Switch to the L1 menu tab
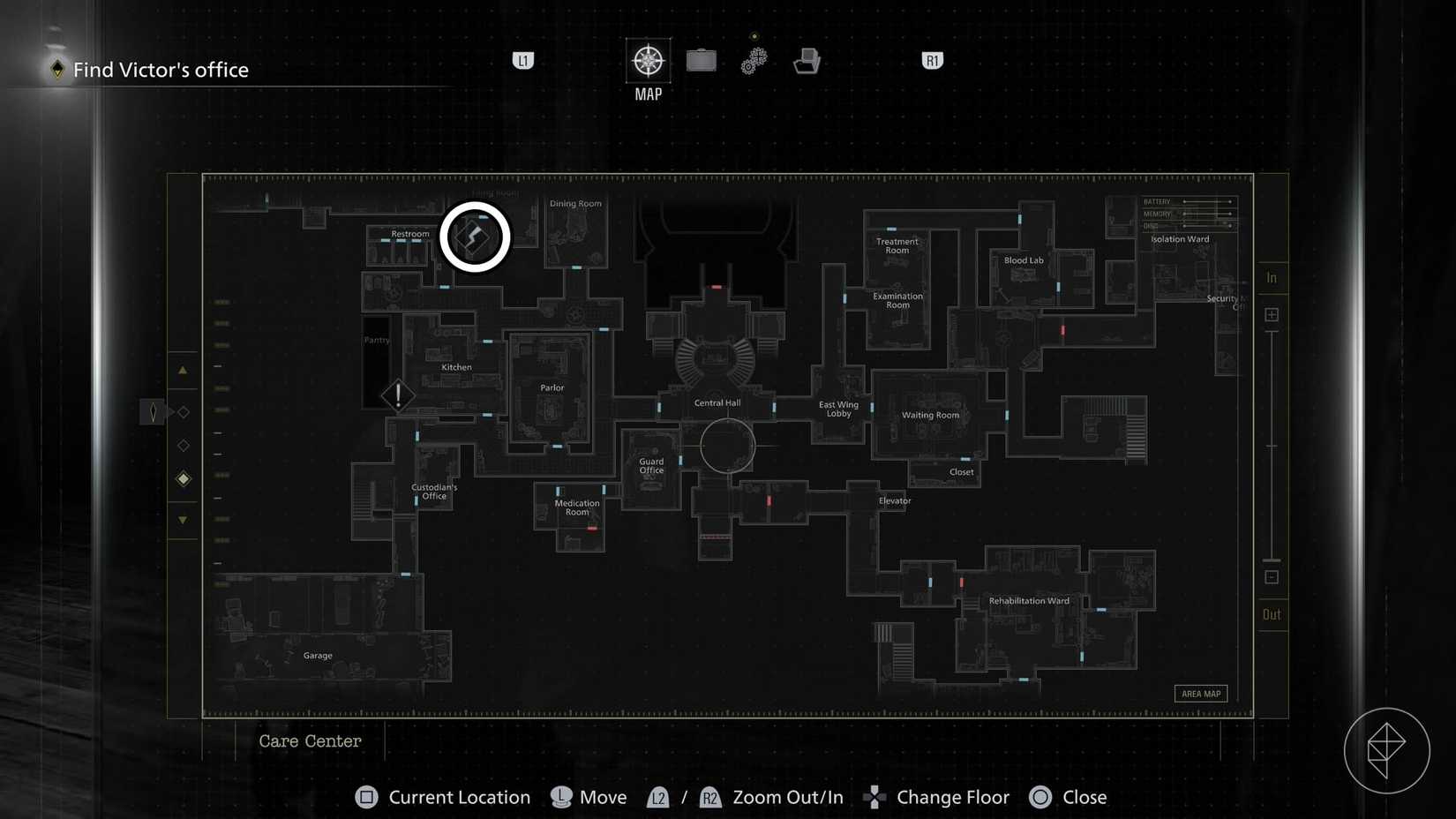Screen dimensions: 1456x819 [x=523, y=61]
